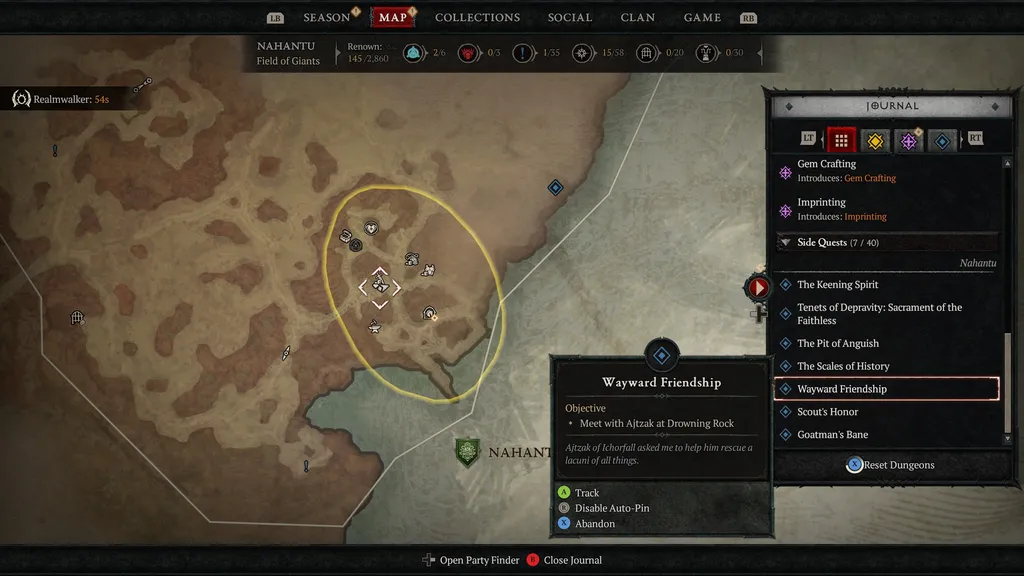Choose the Tenets of Depravity quest entry
The image size is (1024, 576).
pos(878,314)
